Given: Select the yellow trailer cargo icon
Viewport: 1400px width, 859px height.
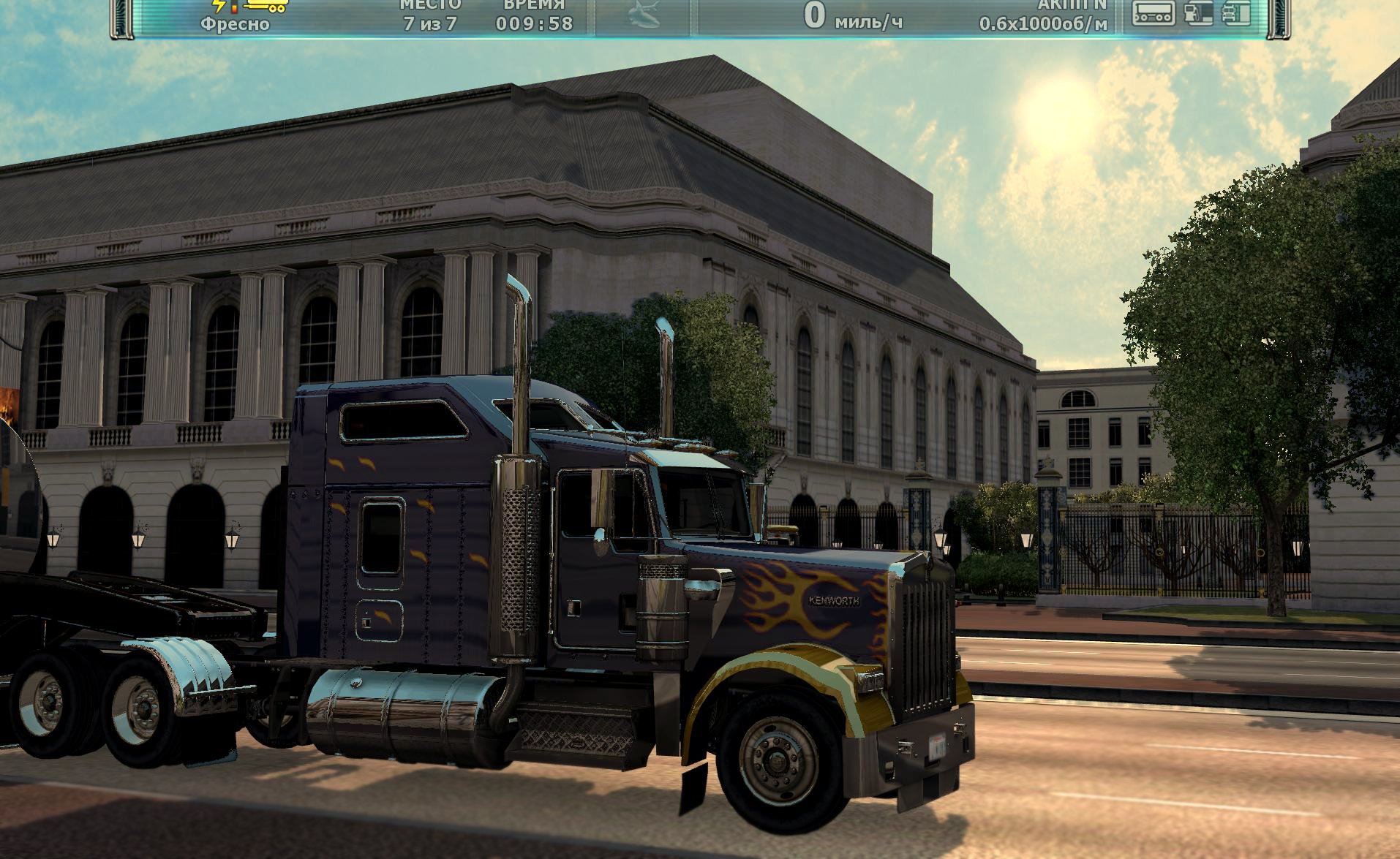Looking at the screenshot, I should tap(266, 6).
